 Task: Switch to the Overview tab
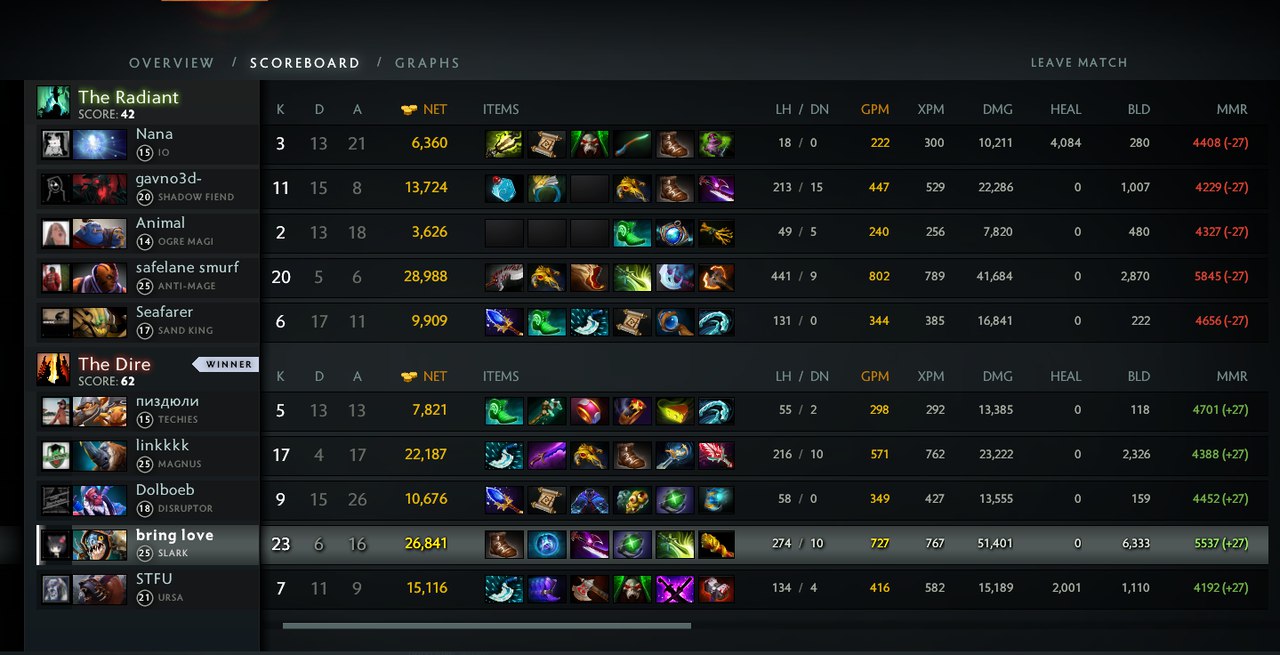click(x=171, y=63)
